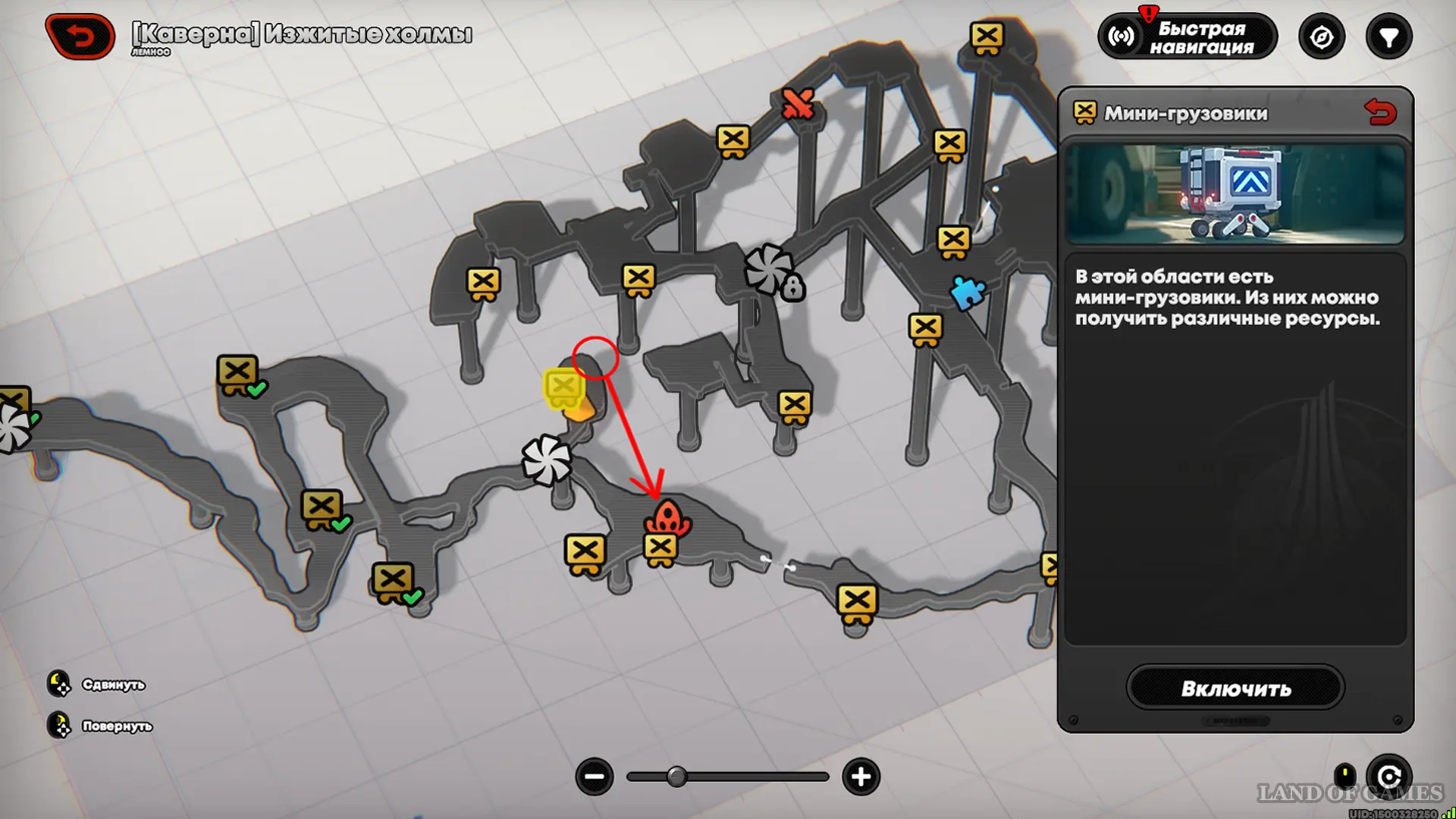Select the red crossed swords marker
1456x819 pixels.
(x=798, y=105)
